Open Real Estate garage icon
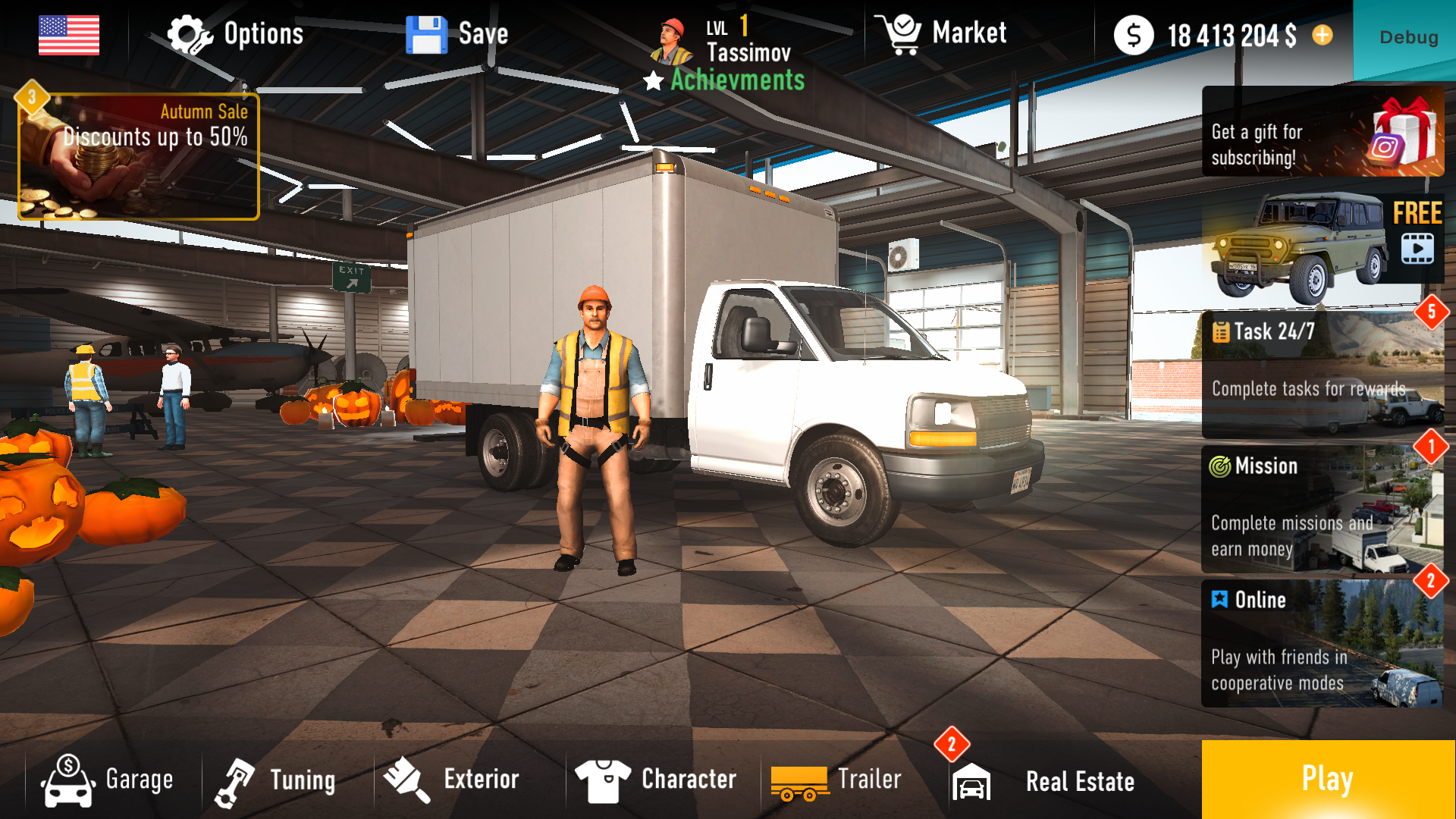The height and width of the screenshot is (819, 1456). [973, 781]
